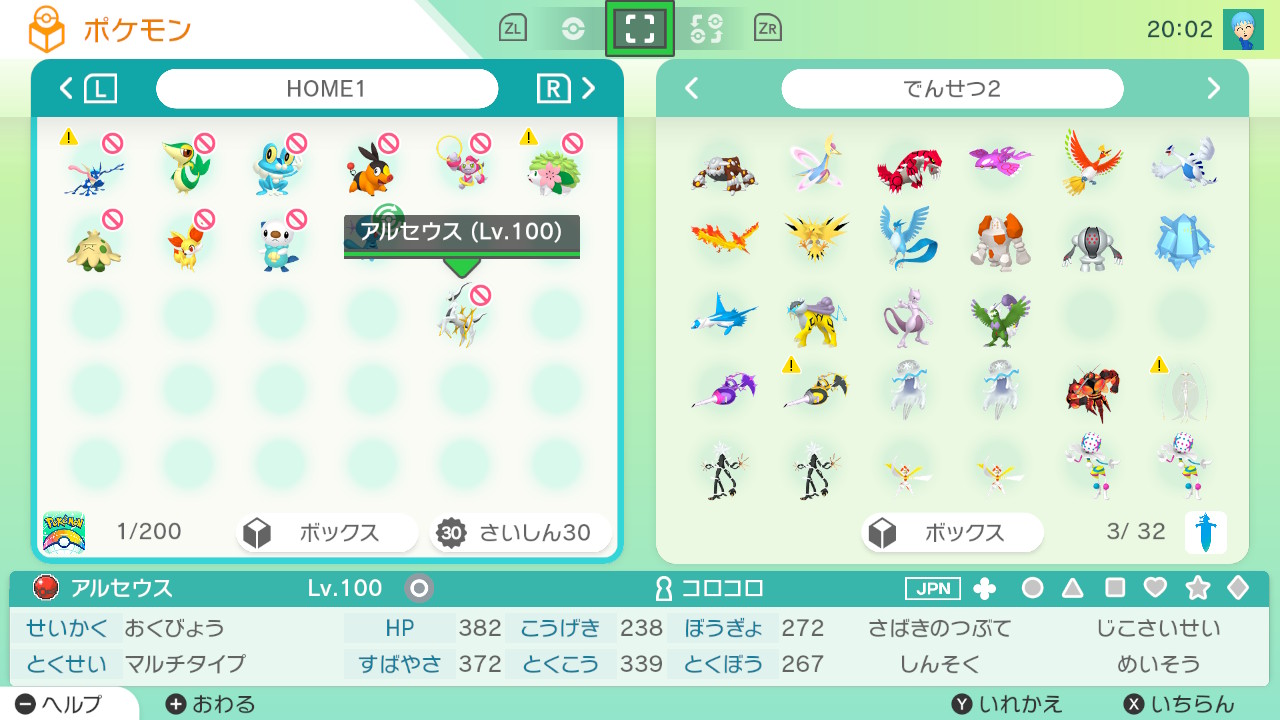Click the L arrow to view the previous HOME box
The width and height of the screenshot is (1280, 720).
pyautogui.click(x=98, y=88)
